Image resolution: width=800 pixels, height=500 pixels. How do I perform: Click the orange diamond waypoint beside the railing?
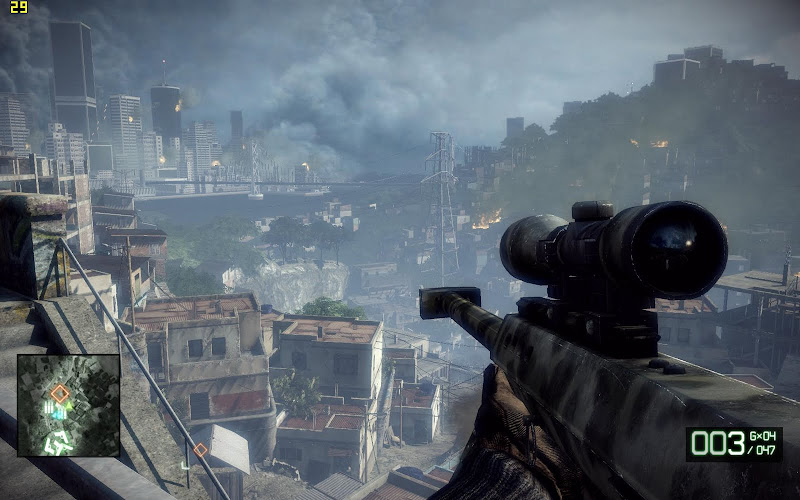[x=200, y=450]
